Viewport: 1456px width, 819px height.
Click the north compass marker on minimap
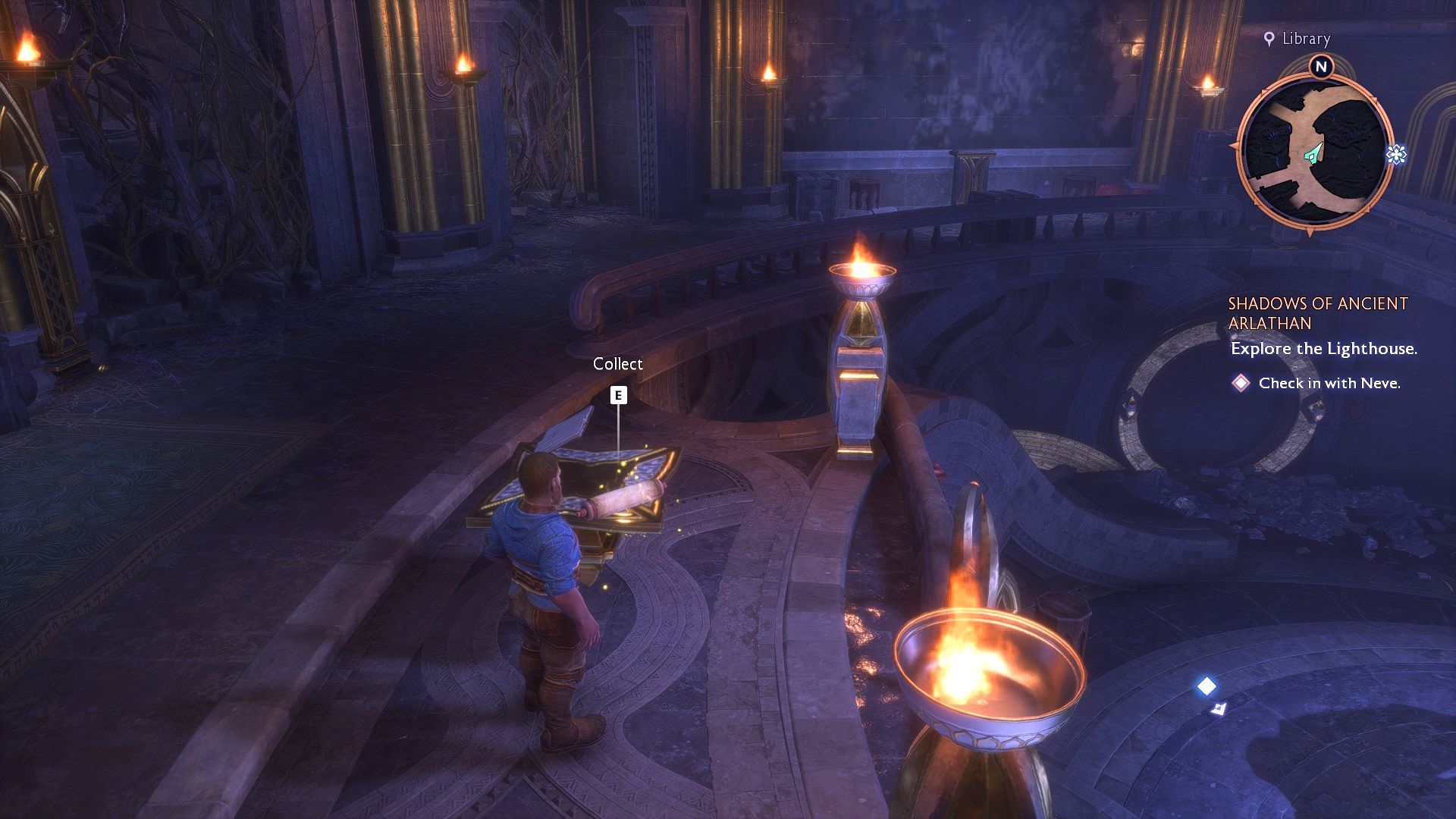coord(1320,67)
